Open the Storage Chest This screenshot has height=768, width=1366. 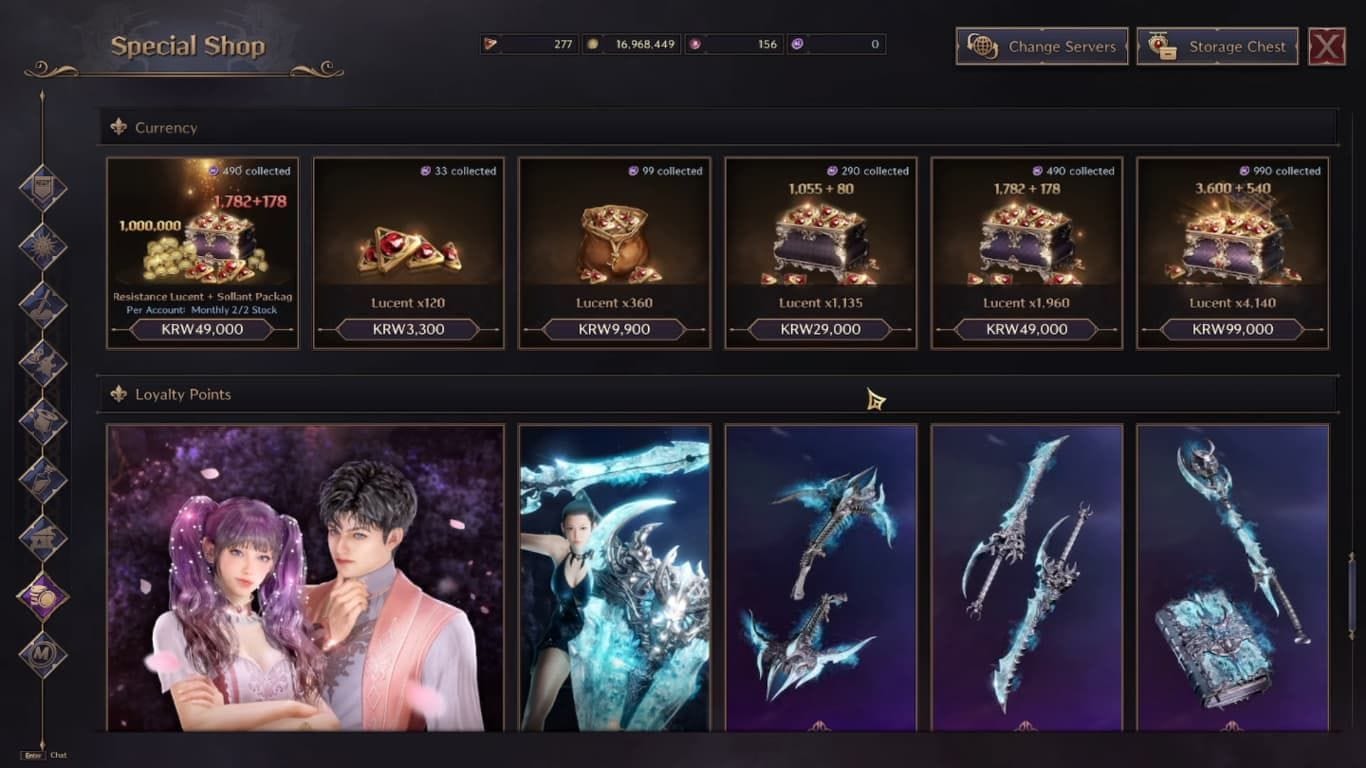[1218, 46]
